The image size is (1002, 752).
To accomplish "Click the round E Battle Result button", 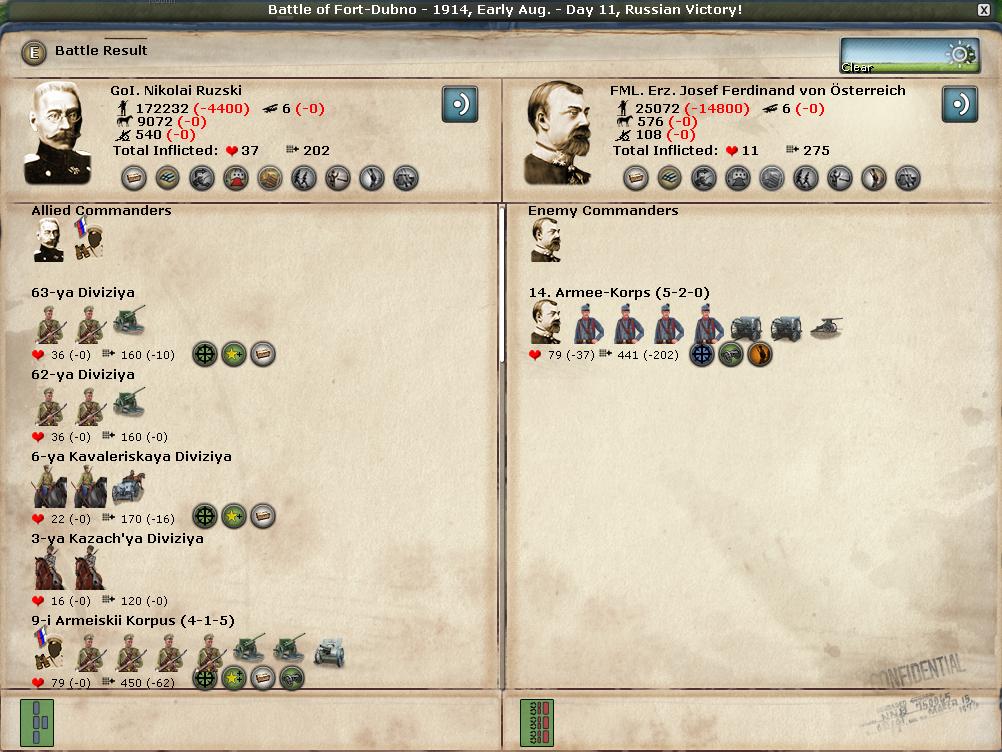I will coord(35,51).
